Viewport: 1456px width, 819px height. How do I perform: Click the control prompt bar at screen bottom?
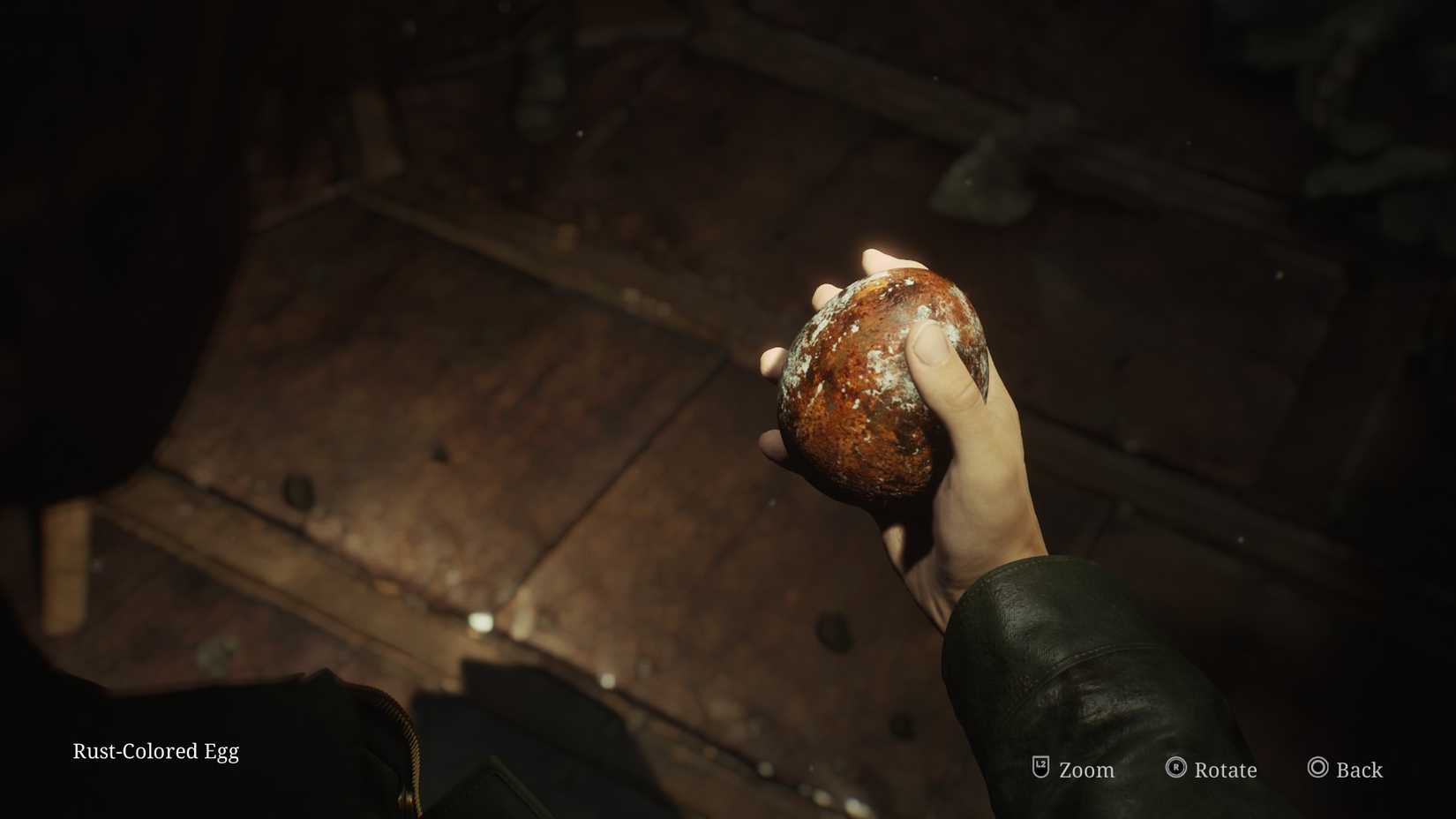point(1200,770)
